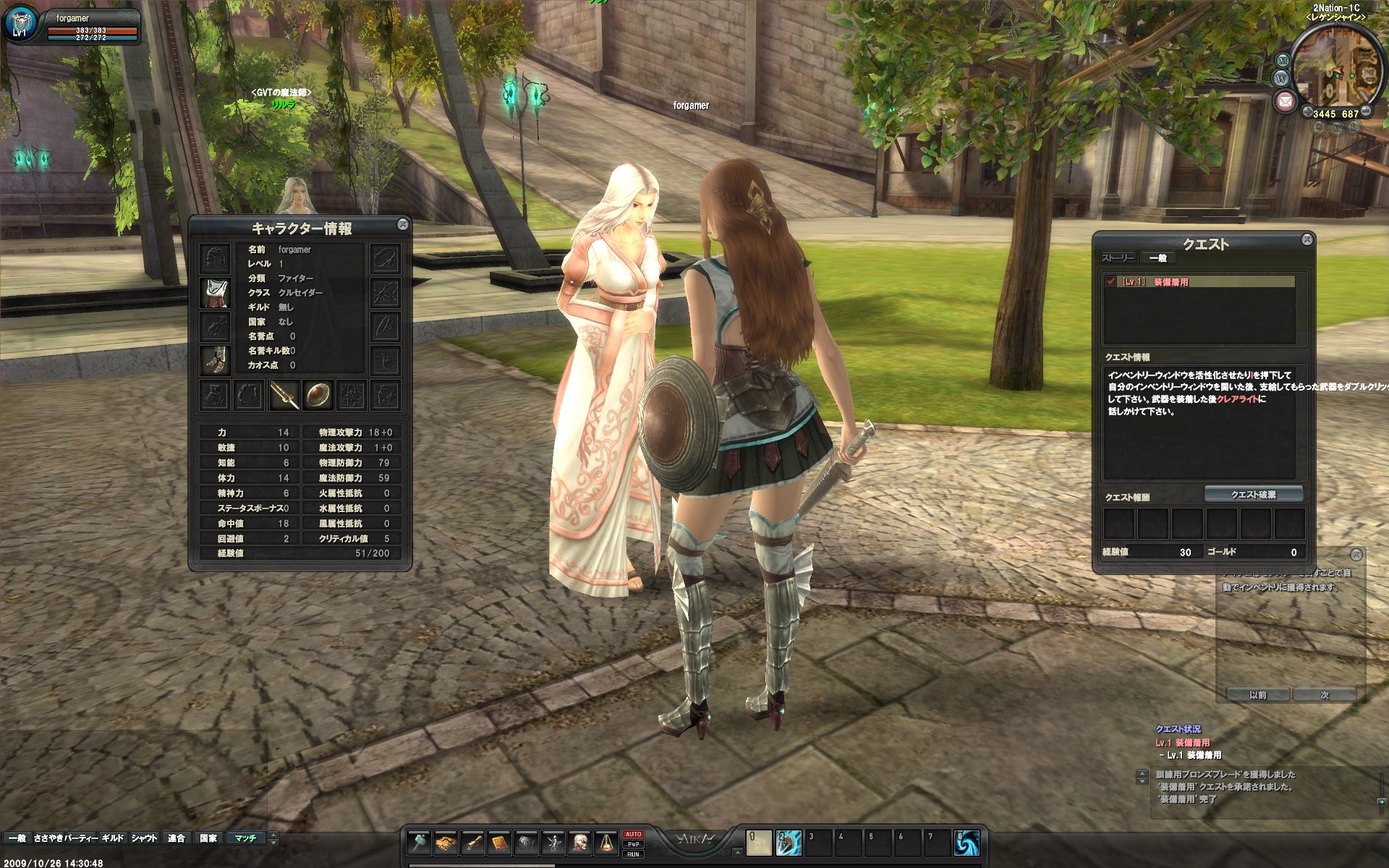Select the equipped spear weapon slot
The width and height of the screenshot is (1389, 868).
tap(284, 396)
